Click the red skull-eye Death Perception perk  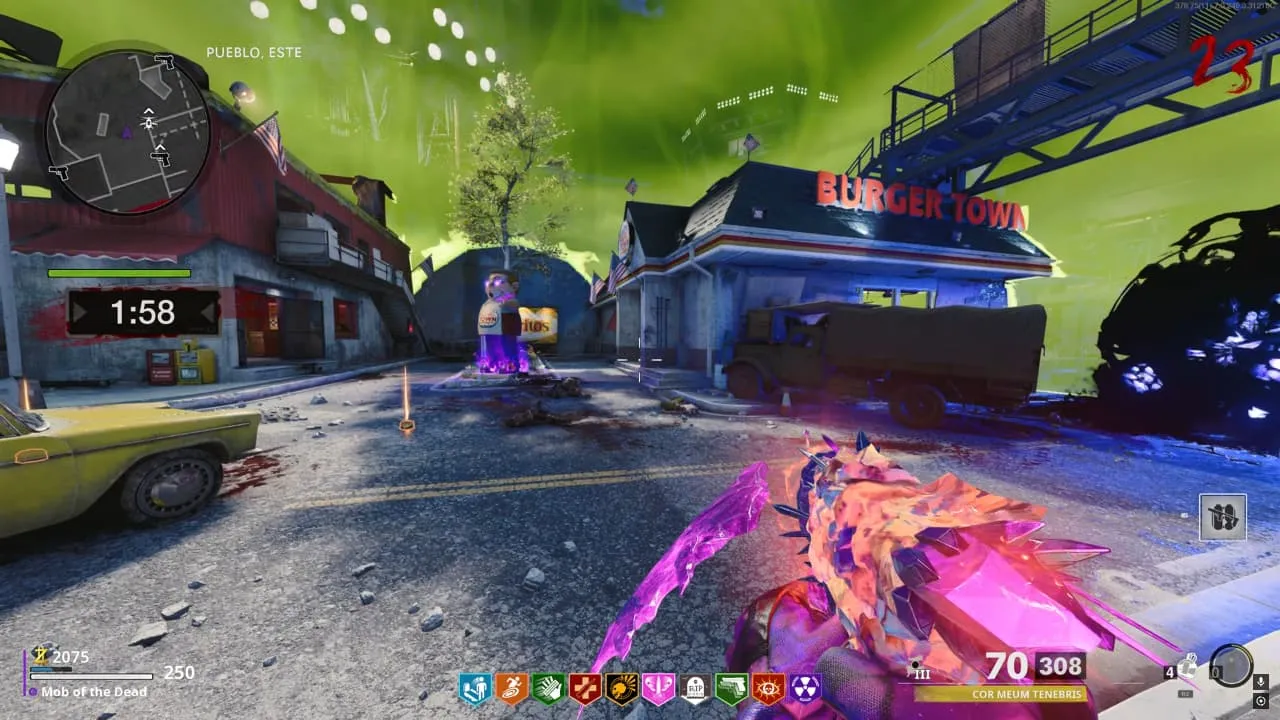pyautogui.click(x=768, y=688)
